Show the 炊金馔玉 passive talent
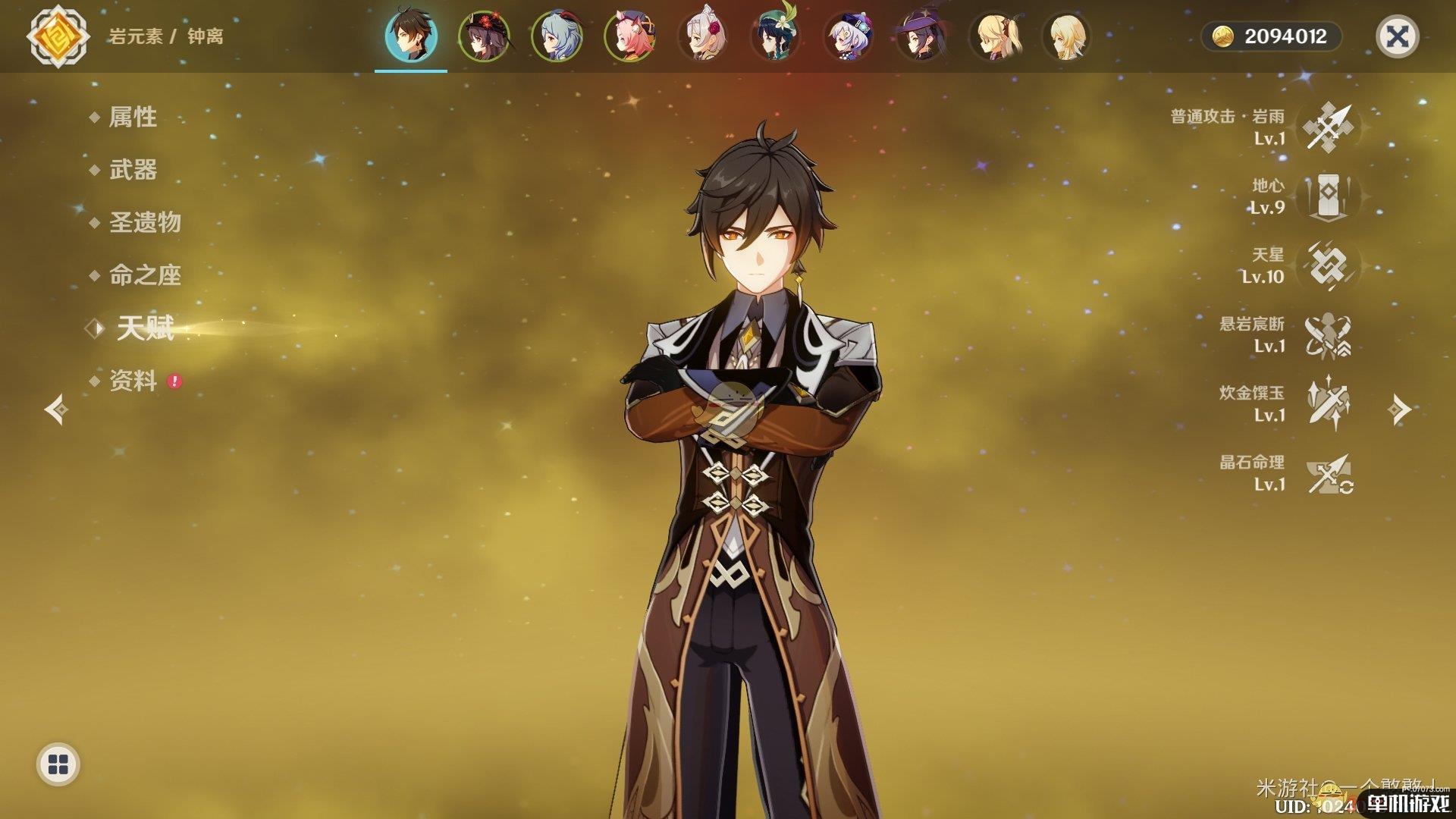Viewport: 1456px width, 819px height. coord(1329,403)
